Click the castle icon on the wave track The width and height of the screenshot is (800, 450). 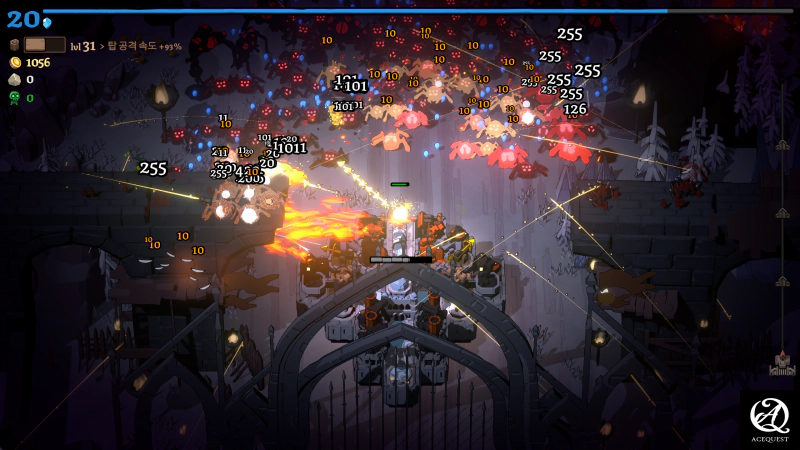(x=782, y=364)
